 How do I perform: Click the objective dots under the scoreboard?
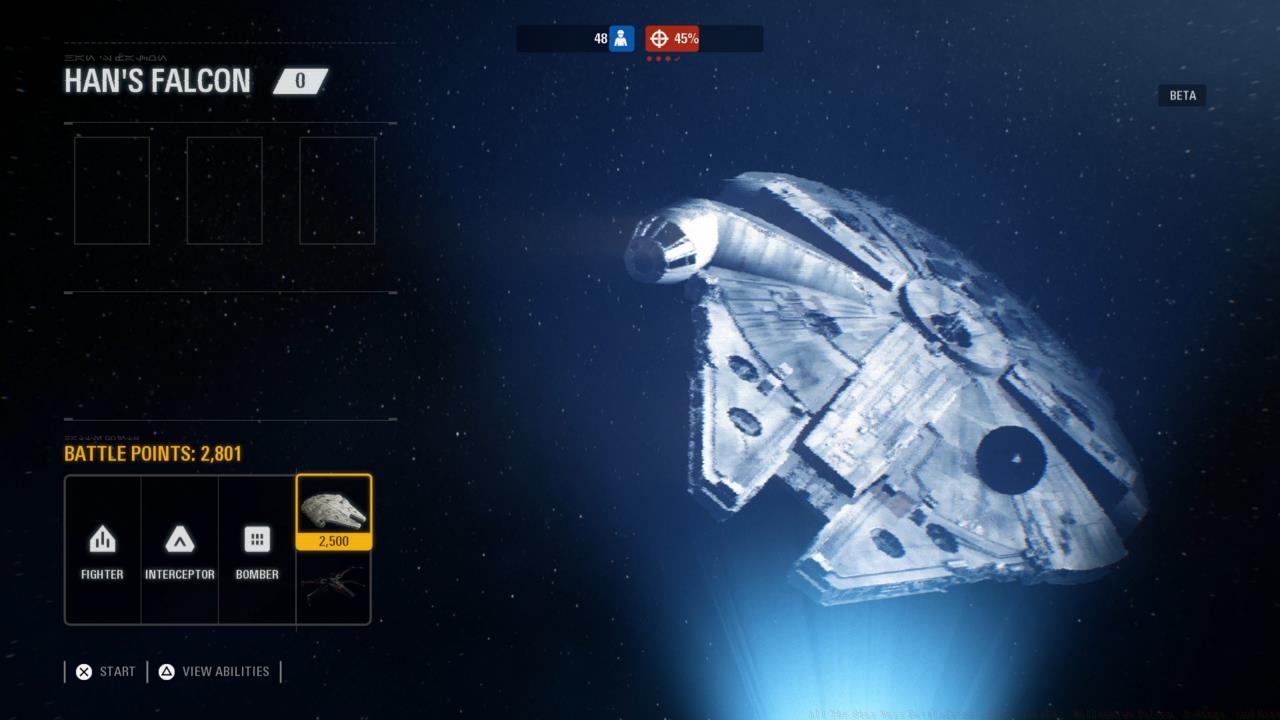point(660,58)
